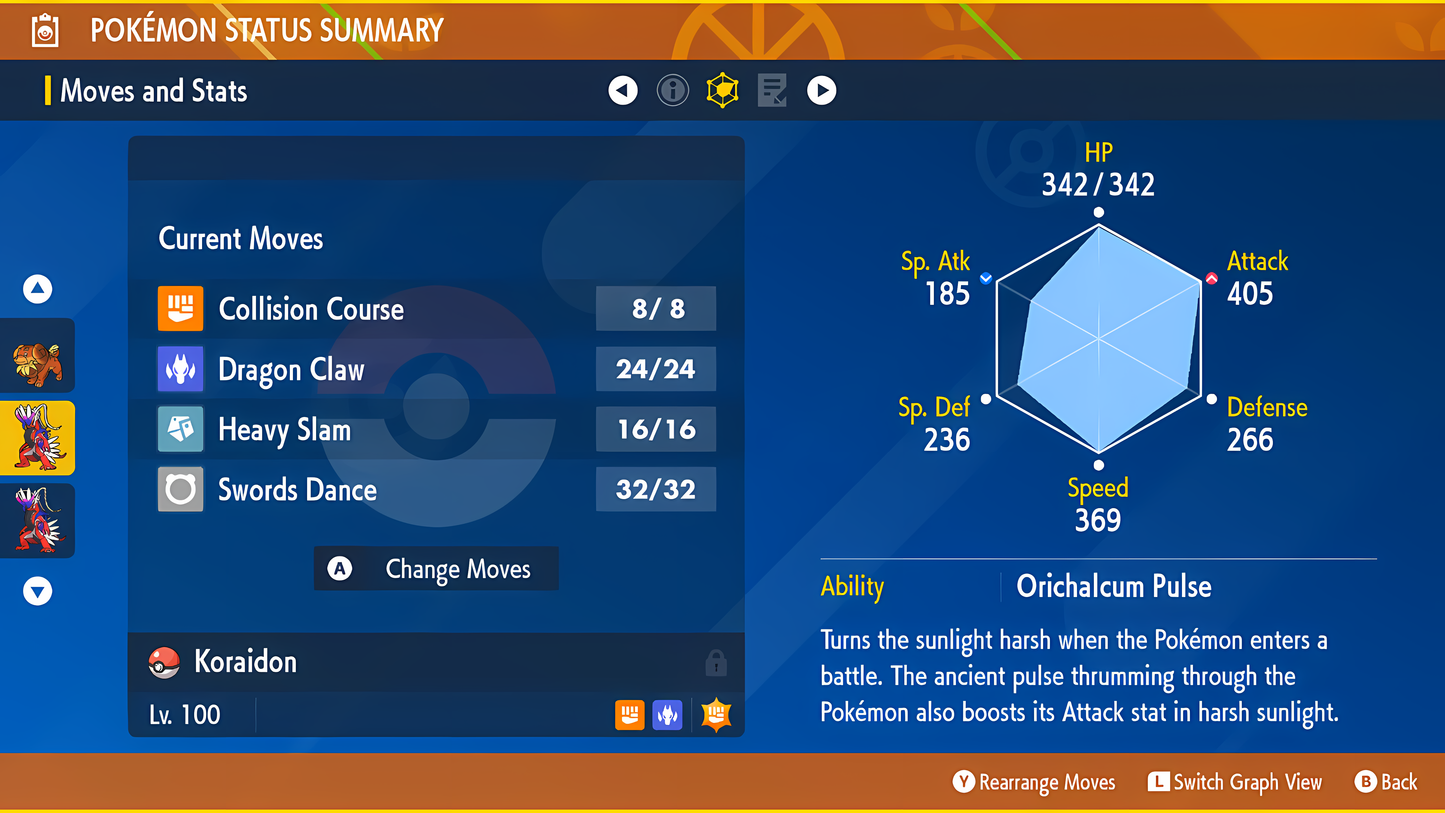
Task: Click the info summary icon in the toolbar
Action: (672, 90)
